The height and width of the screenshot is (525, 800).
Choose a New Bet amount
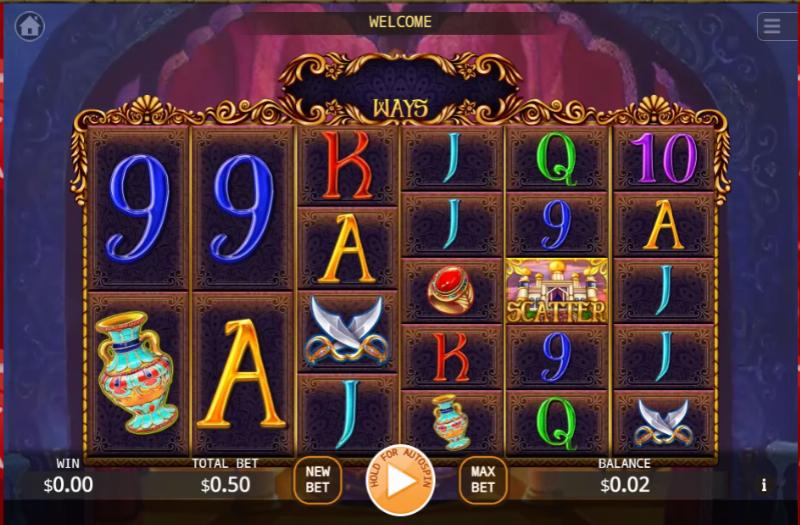point(318,480)
